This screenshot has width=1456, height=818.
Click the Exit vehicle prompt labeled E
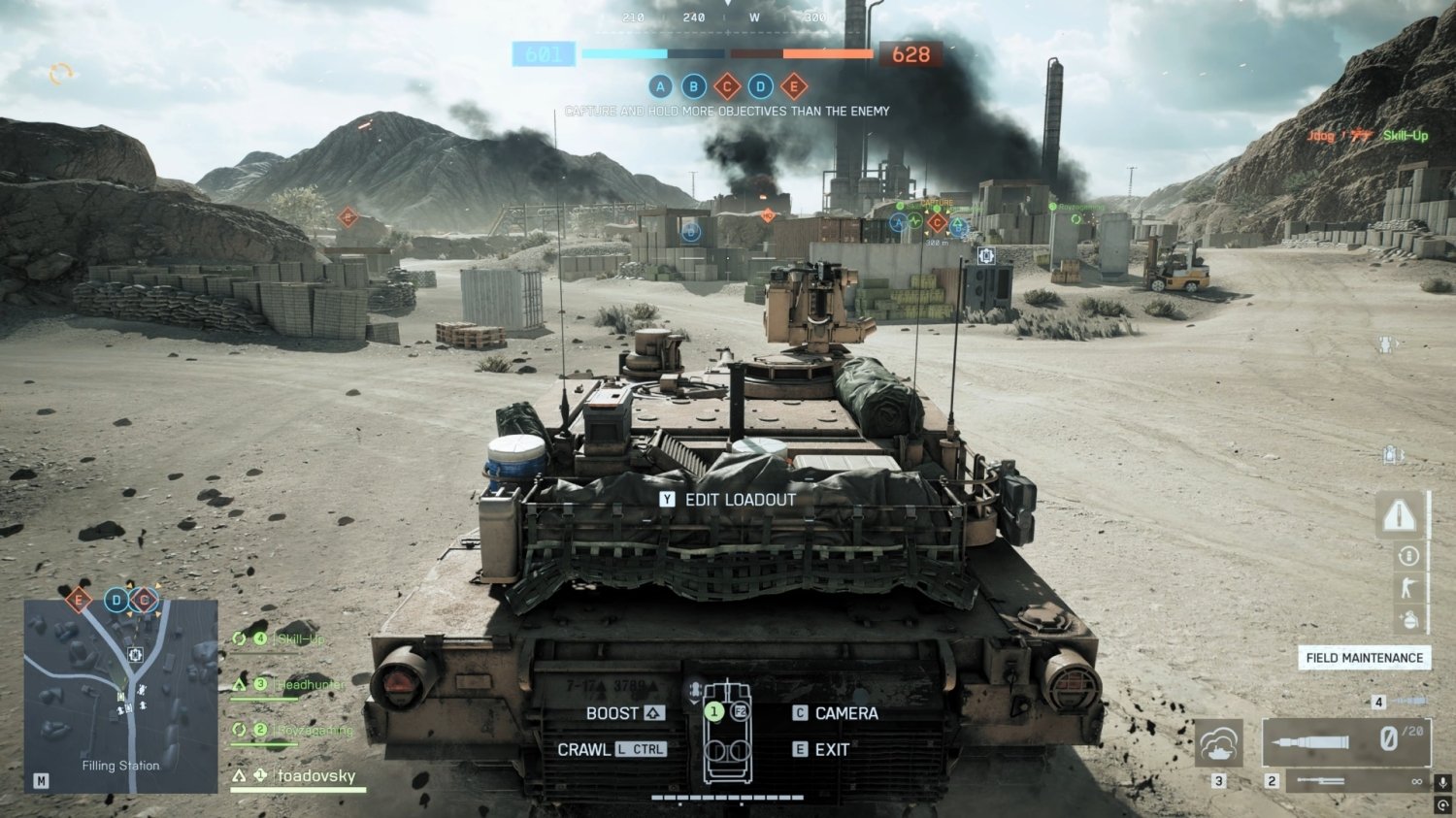pos(799,749)
